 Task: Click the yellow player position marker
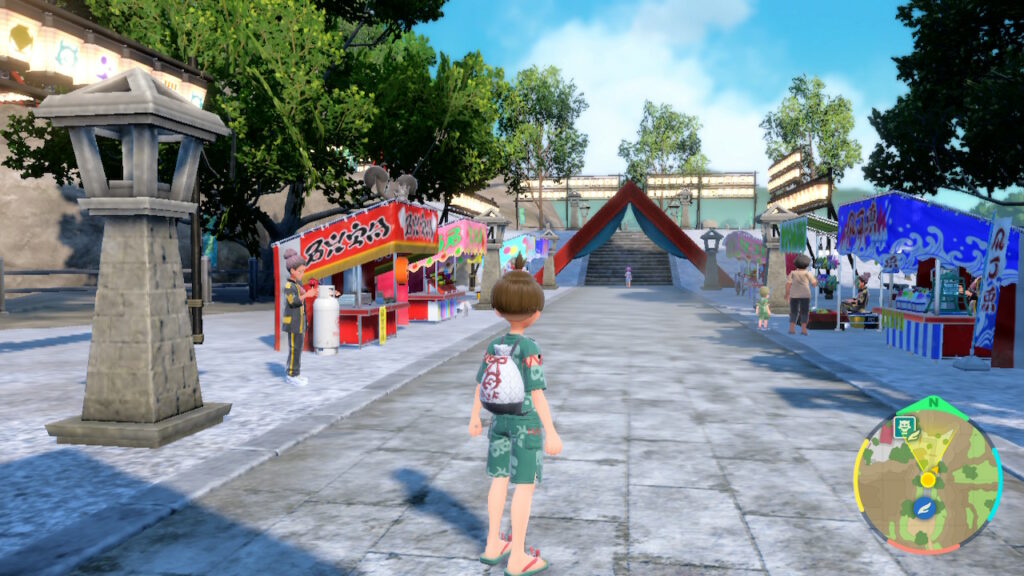(x=928, y=479)
